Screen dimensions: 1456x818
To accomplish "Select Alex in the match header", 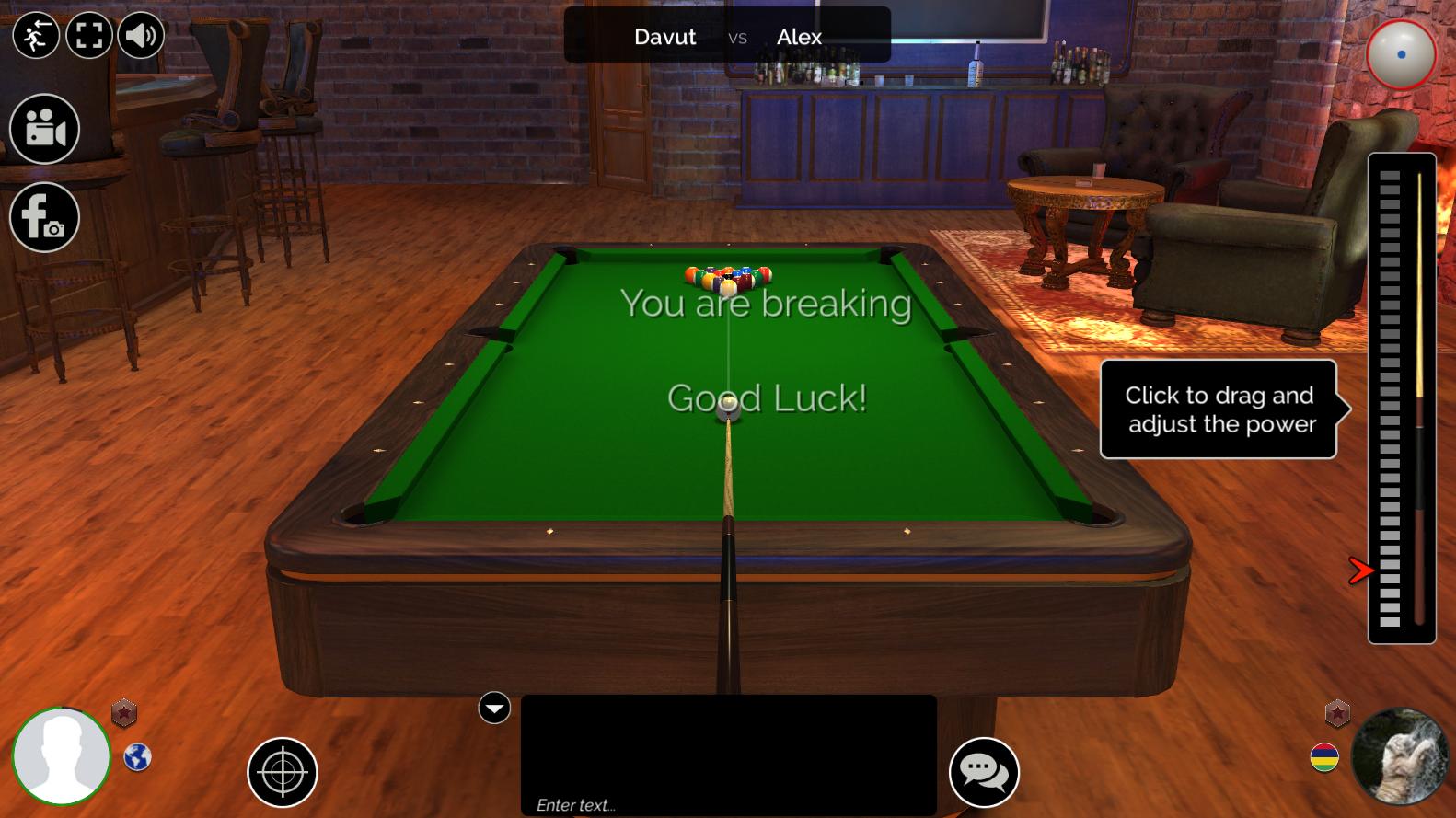I will (799, 38).
